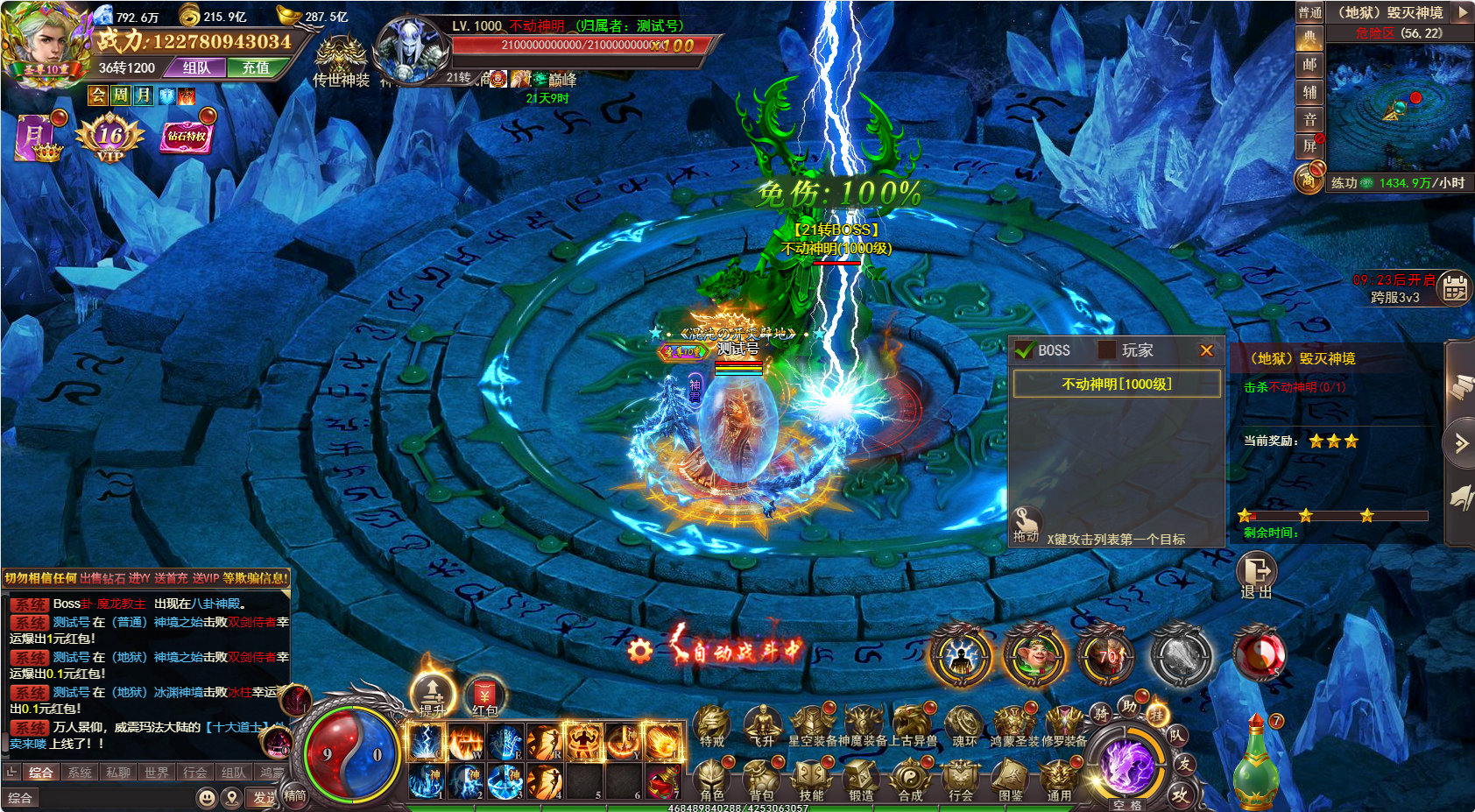Toggle the 玩家 player checkbox

(x=1107, y=350)
